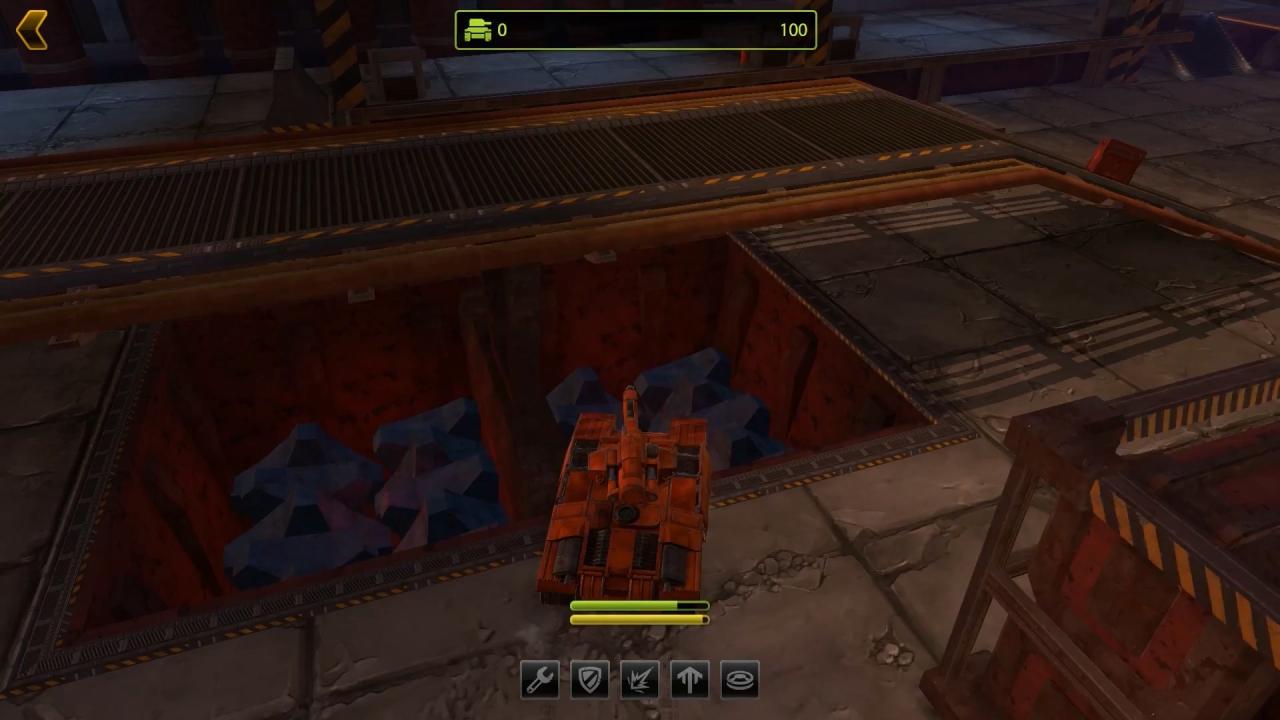Click the green tank icon on the scoreboard

coord(479,30)
